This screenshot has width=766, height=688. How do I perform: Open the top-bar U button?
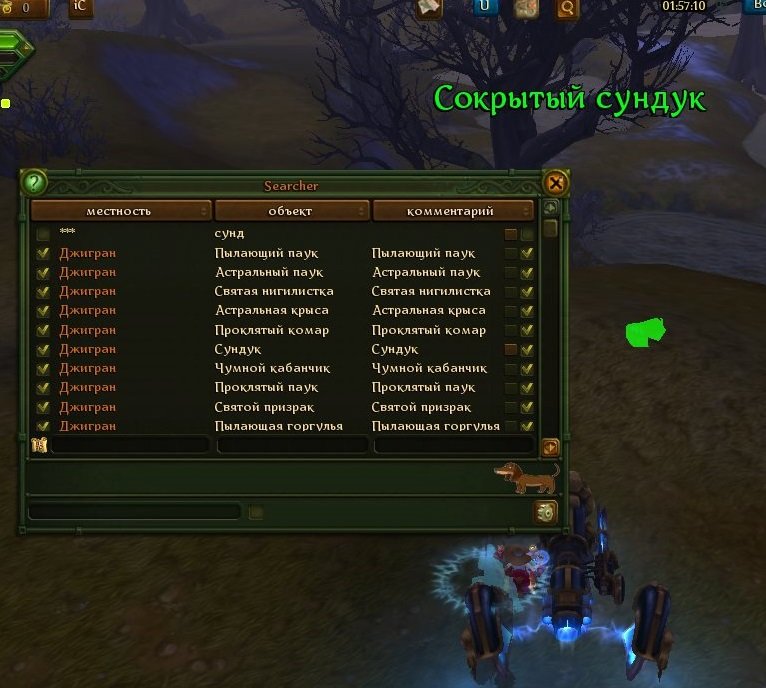click(485, 7)
